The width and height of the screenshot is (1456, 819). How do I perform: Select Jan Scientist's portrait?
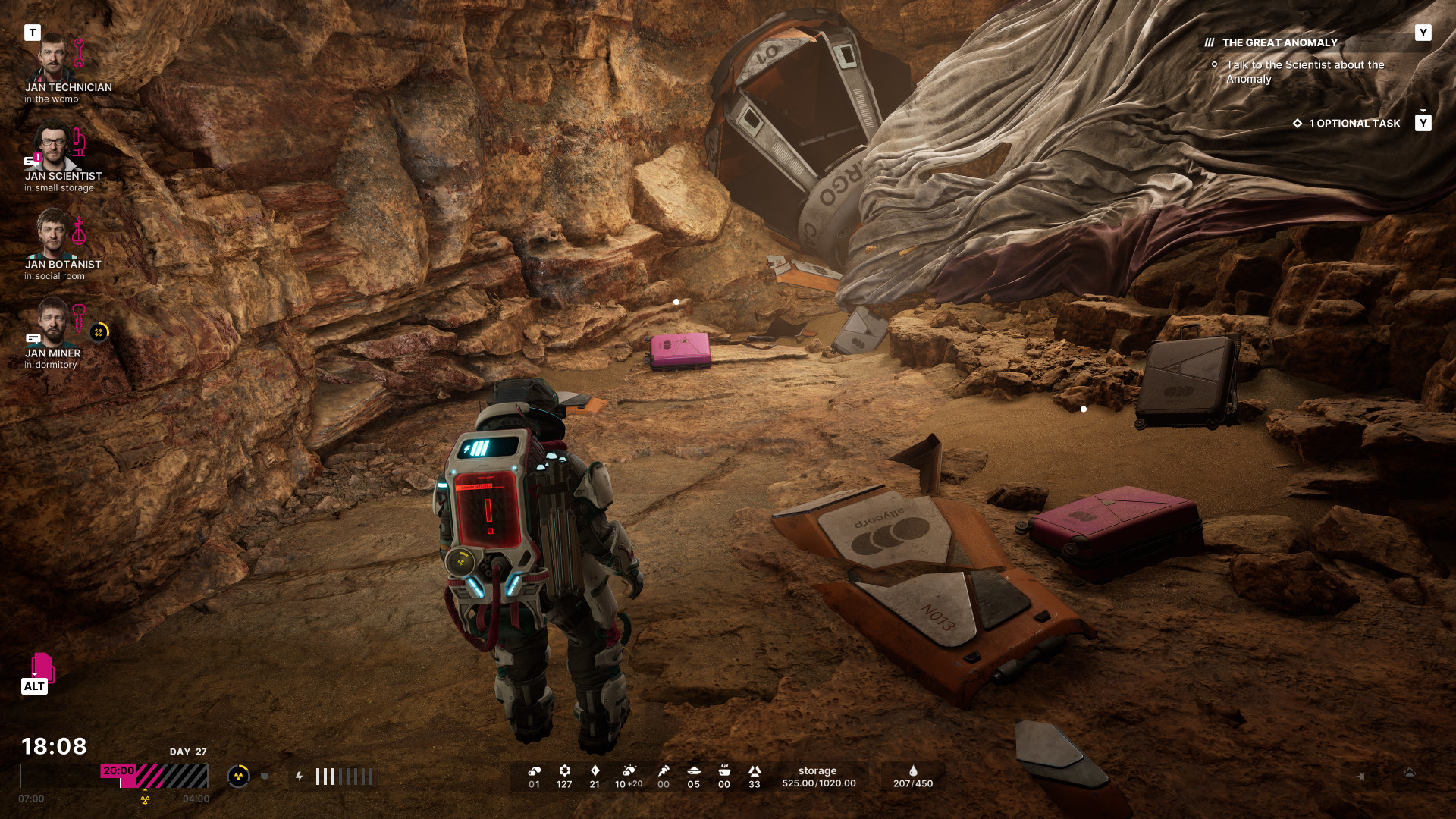click(52, 146)
